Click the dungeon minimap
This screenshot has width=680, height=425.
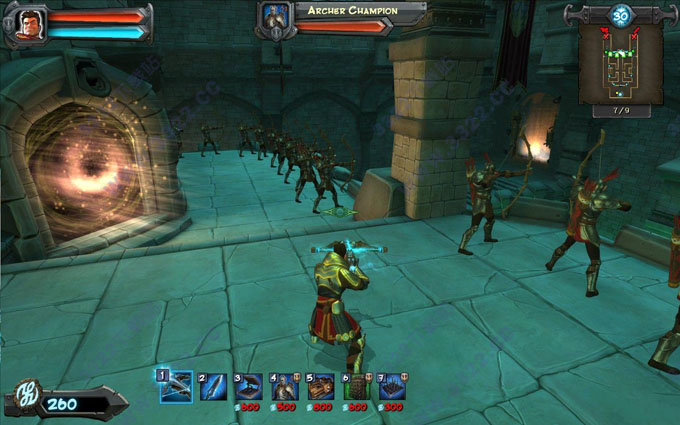(x=620, y=65)
